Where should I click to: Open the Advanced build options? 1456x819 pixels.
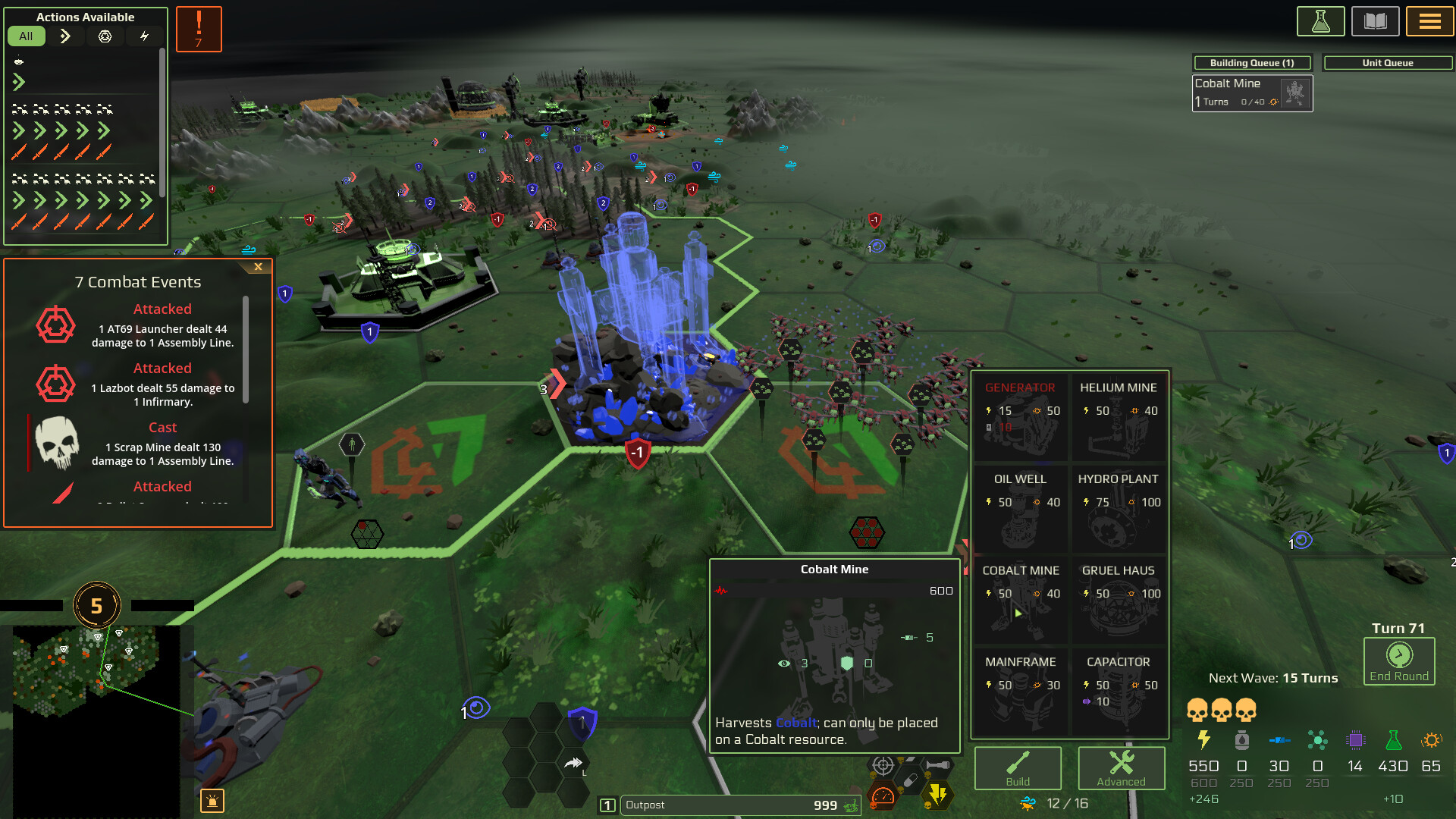[x=1121, y=768]
